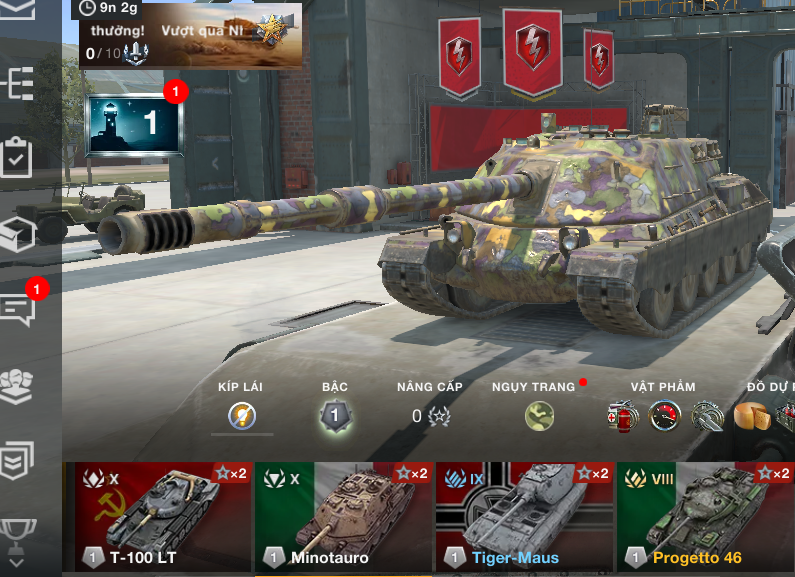Open the Nâng Cấp upgrades section

click(x=430, y=416)
